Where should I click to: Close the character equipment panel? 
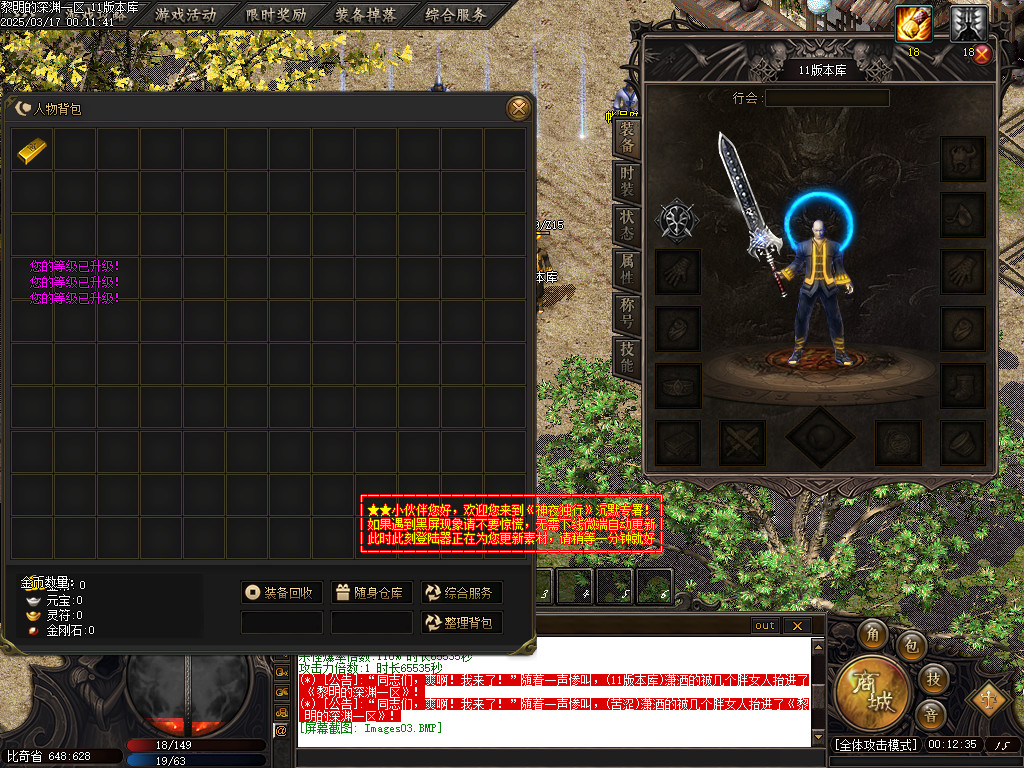982,55
